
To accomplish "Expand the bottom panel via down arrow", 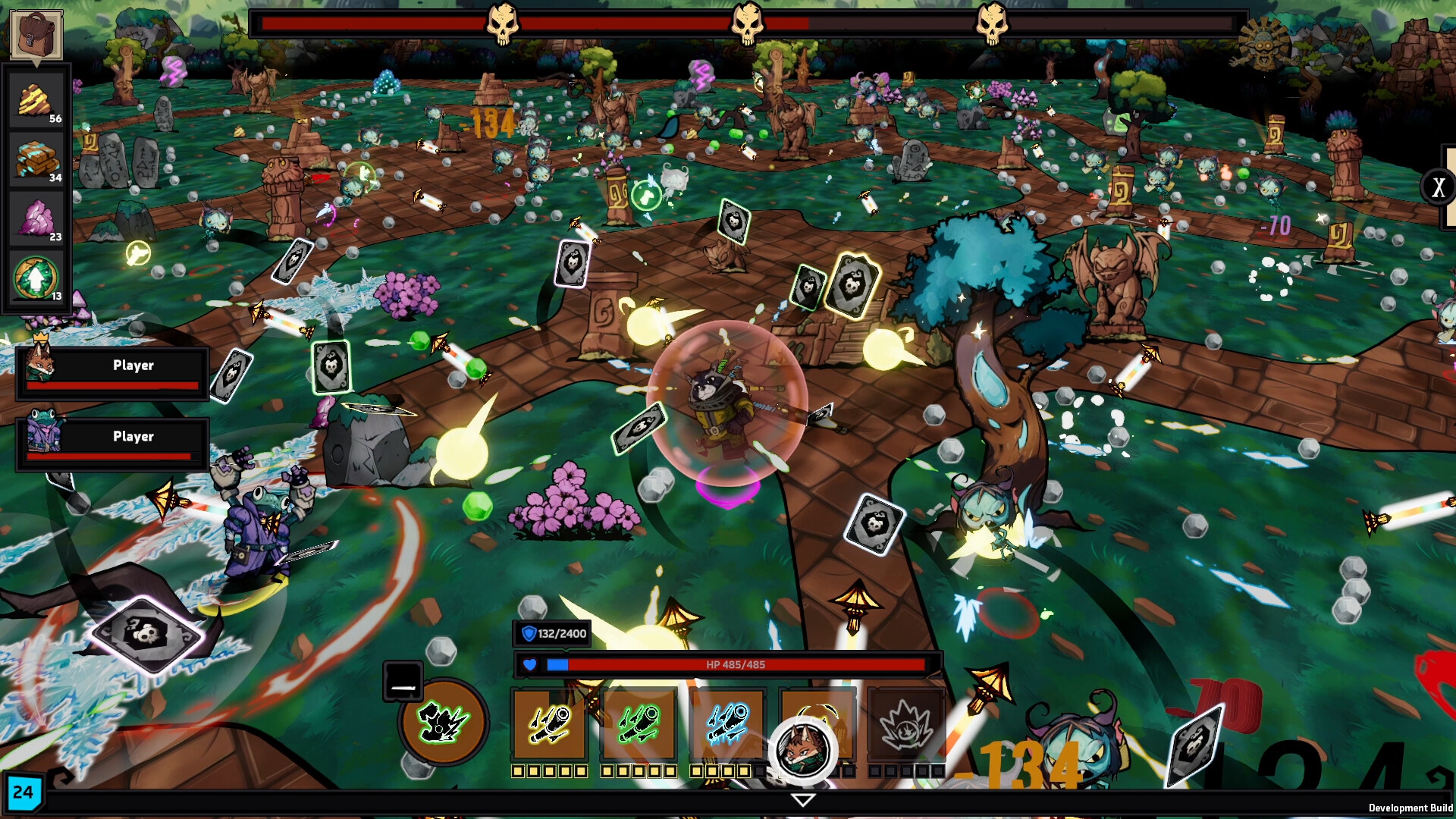I will (x=803, y=799).
